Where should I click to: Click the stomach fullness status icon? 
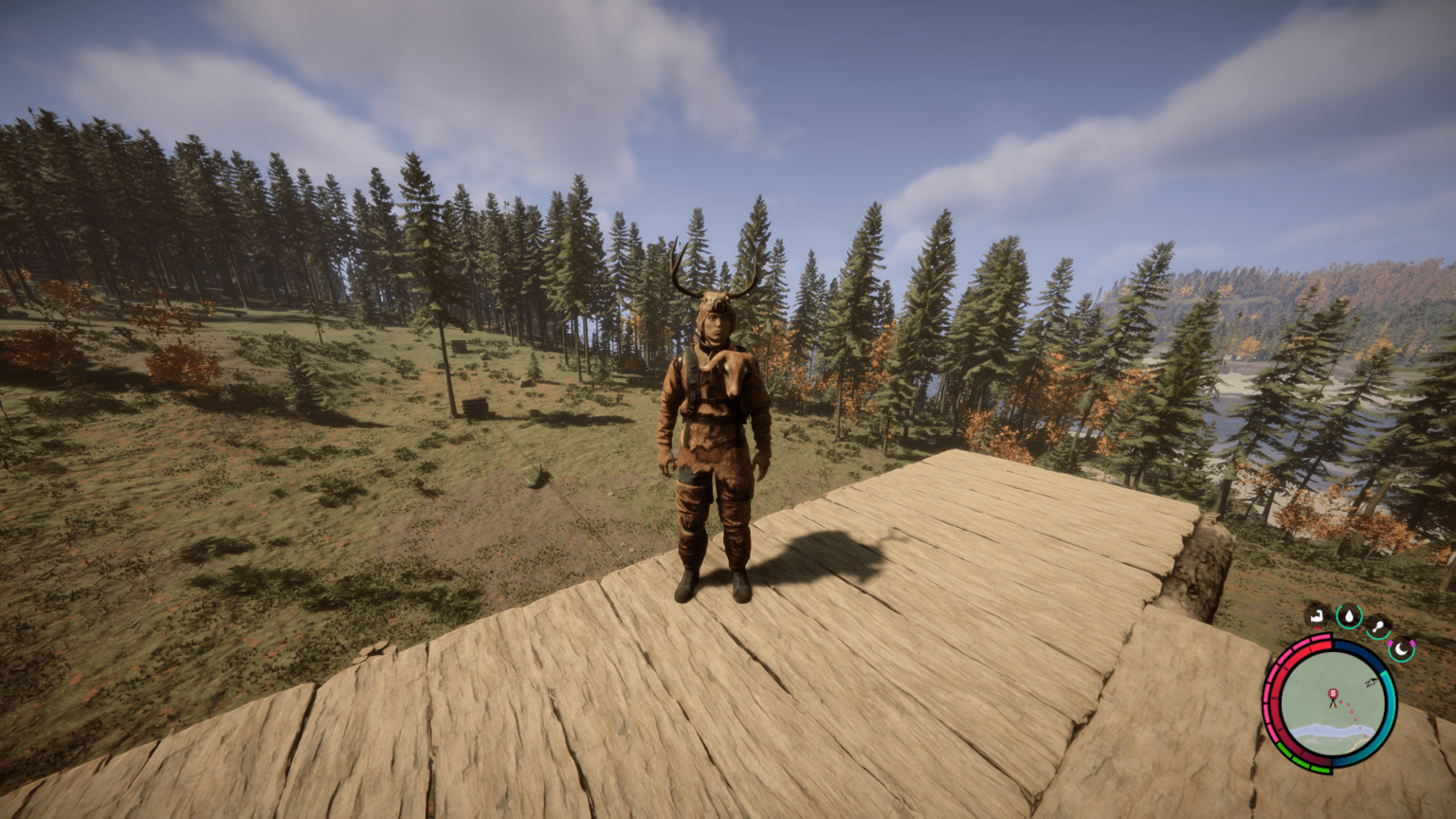[1316, 617]
